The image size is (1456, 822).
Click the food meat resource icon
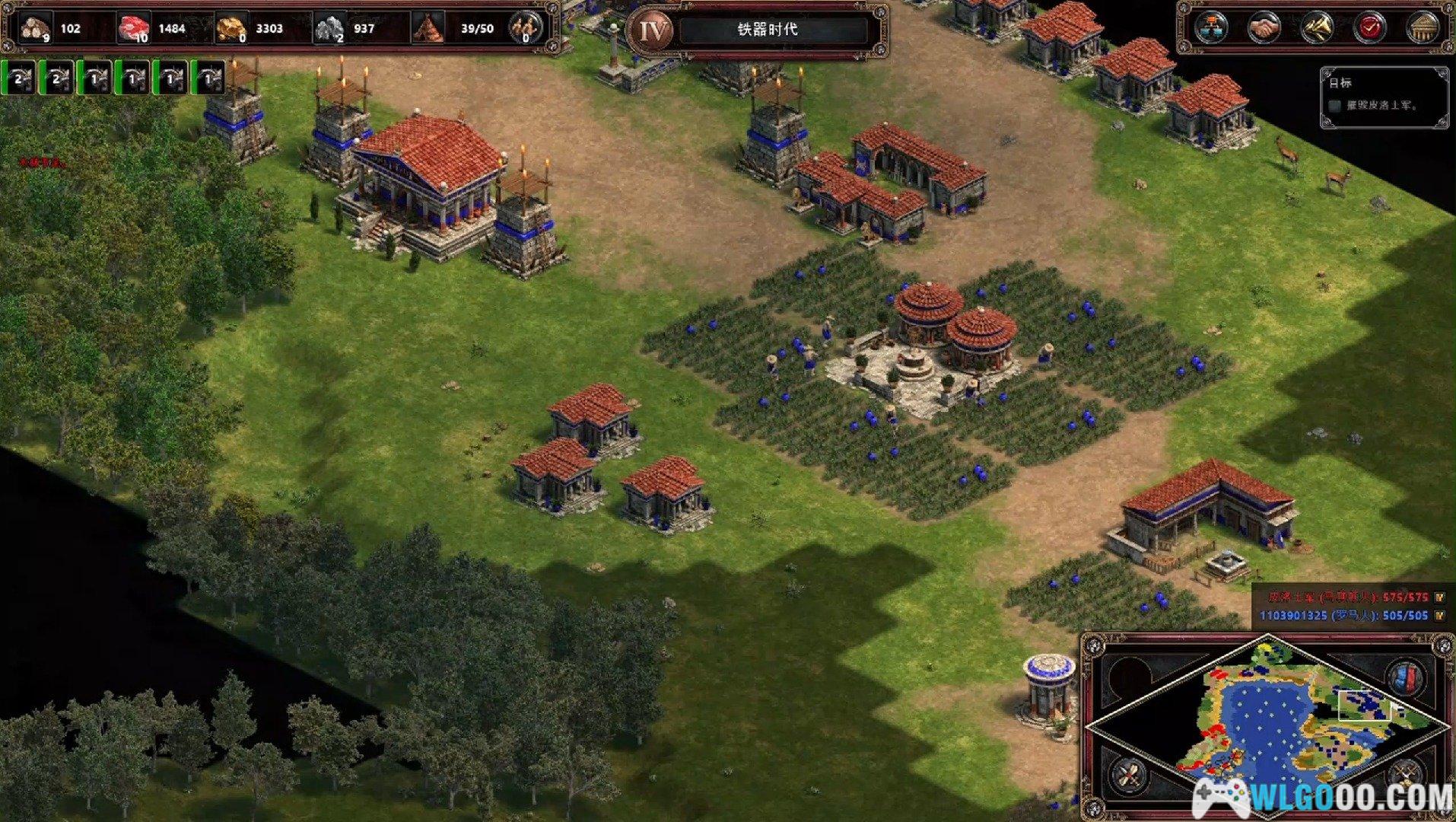pyautogui.click(x=134, y=29)
